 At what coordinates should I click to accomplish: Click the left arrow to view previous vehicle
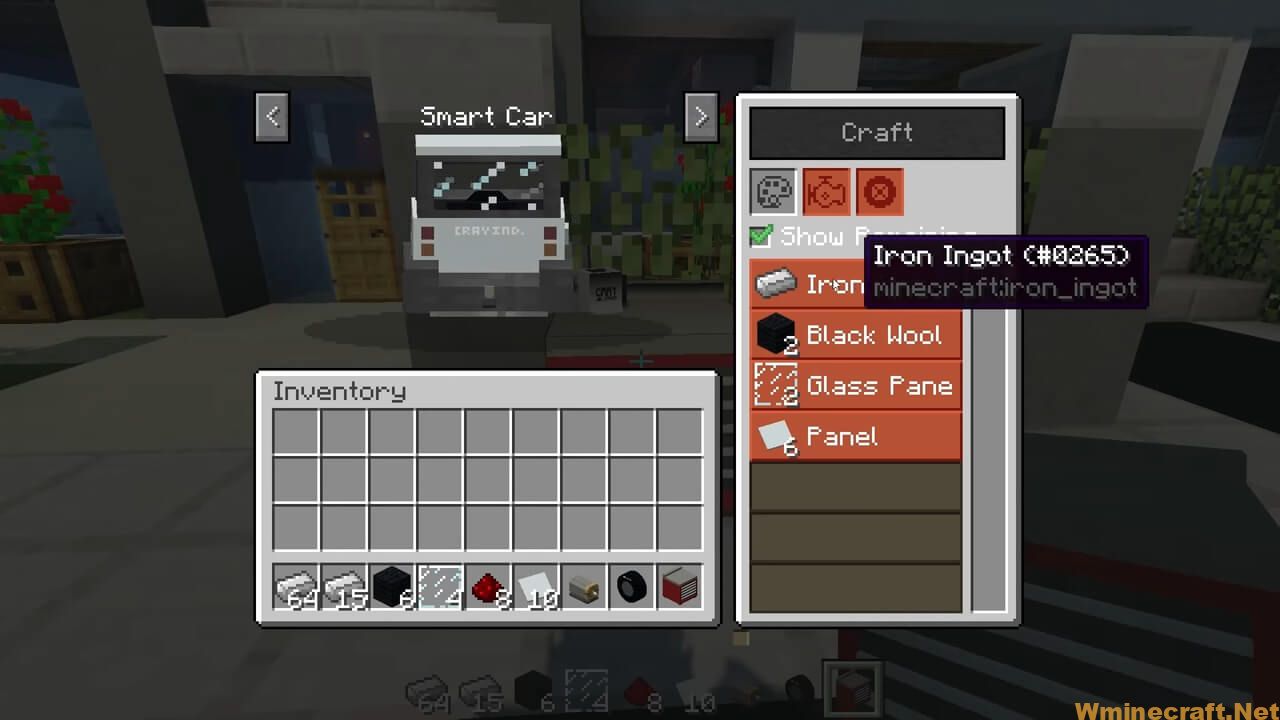click(271, 117)
